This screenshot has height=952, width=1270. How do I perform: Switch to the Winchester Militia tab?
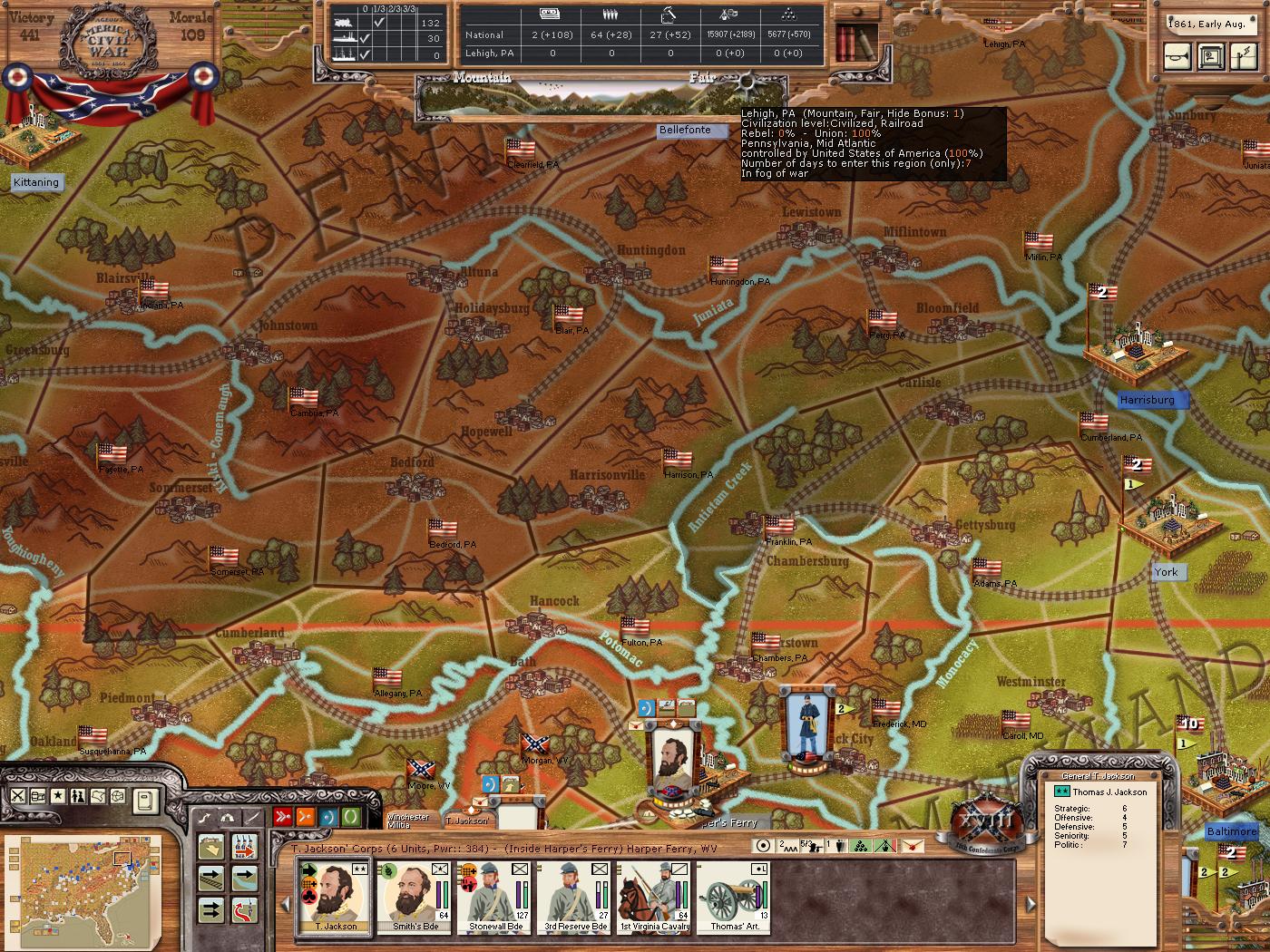[409, 820]
